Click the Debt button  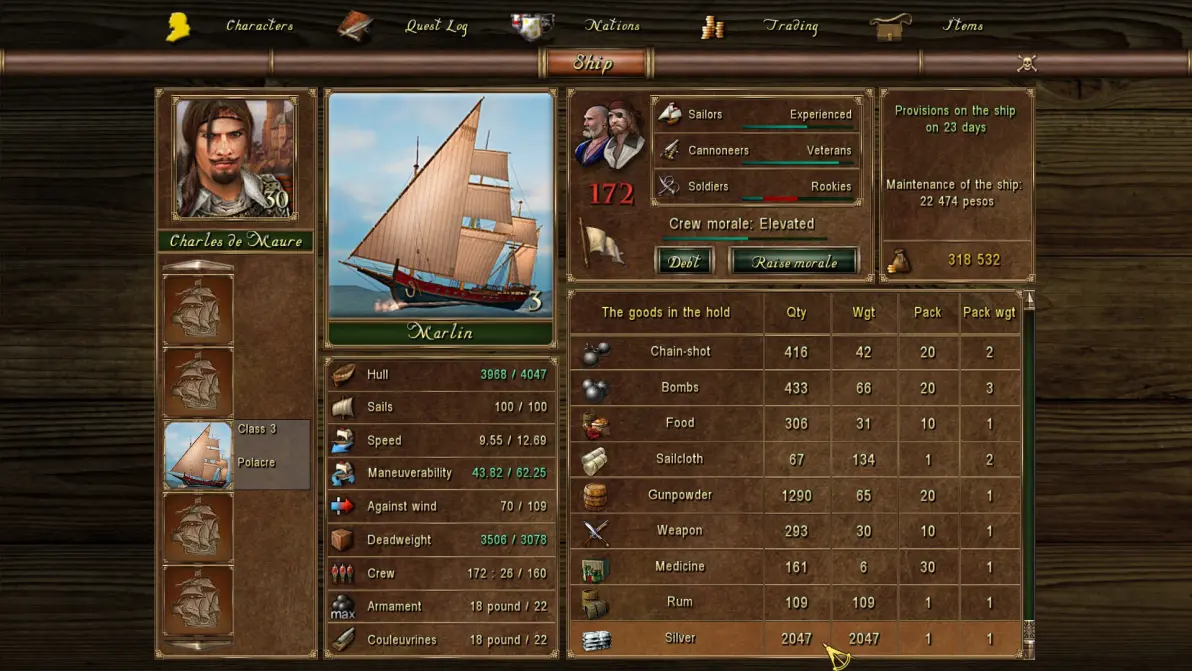point(684,262)
